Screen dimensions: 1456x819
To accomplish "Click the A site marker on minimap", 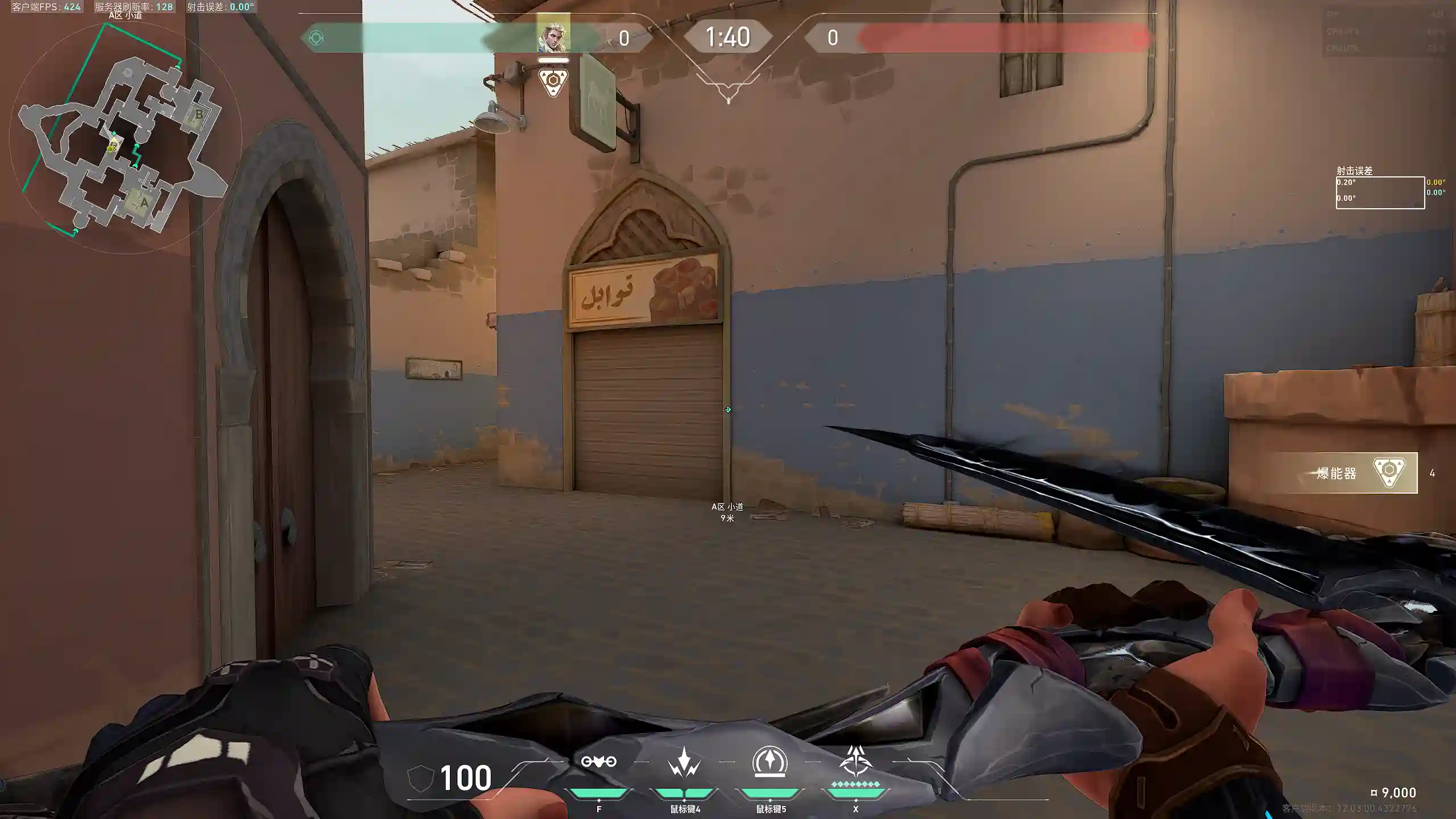I will [x=144, y=203].
